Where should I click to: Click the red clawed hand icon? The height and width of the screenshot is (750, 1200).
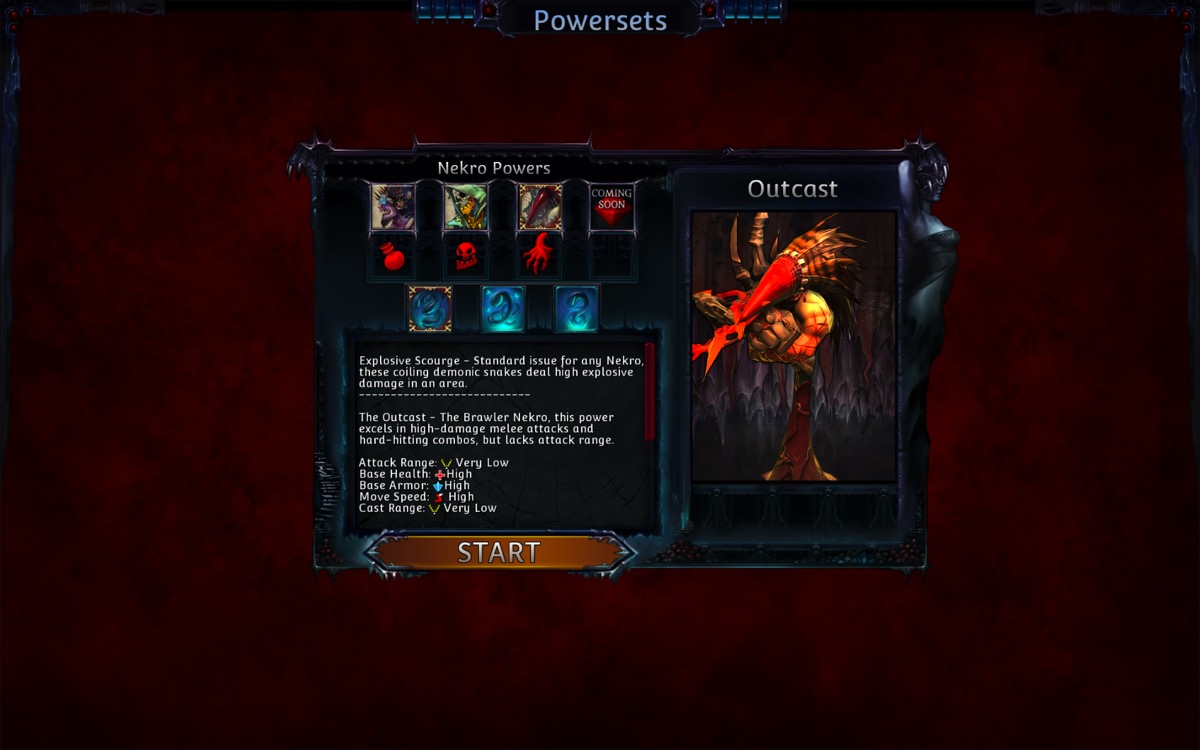tap(539, 256)
